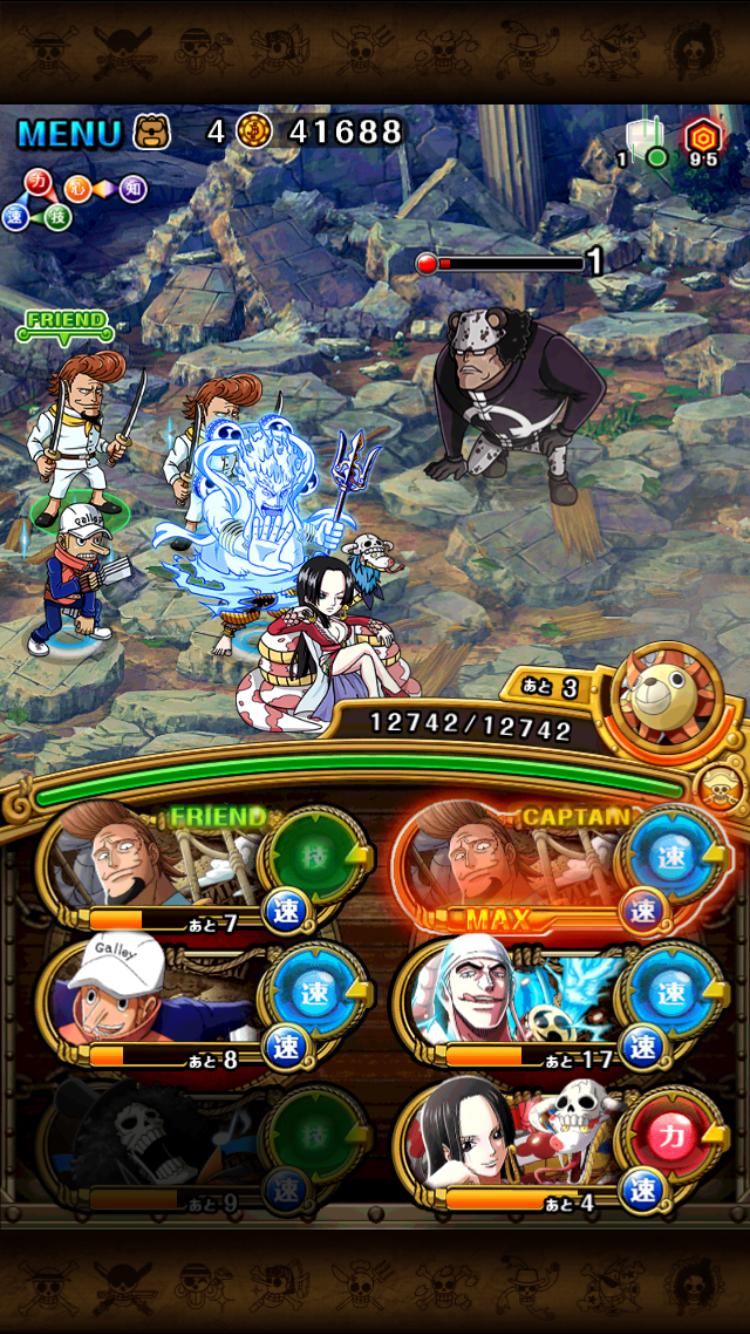Tap the blue 速 orb on Galley character
The image size is (750, 1334).
[x=314, y=996]
